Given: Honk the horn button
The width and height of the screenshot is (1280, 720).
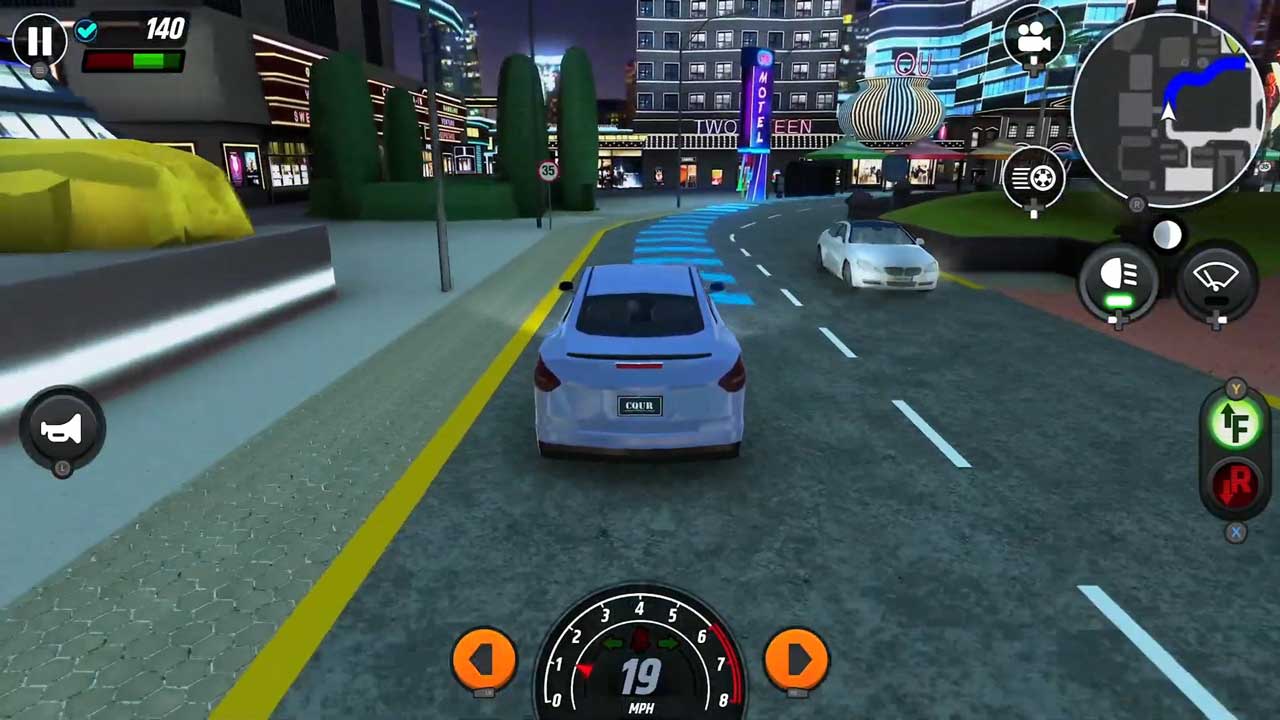Looking at the screenshot, I should pyautogui.click(x=62, y=429).
